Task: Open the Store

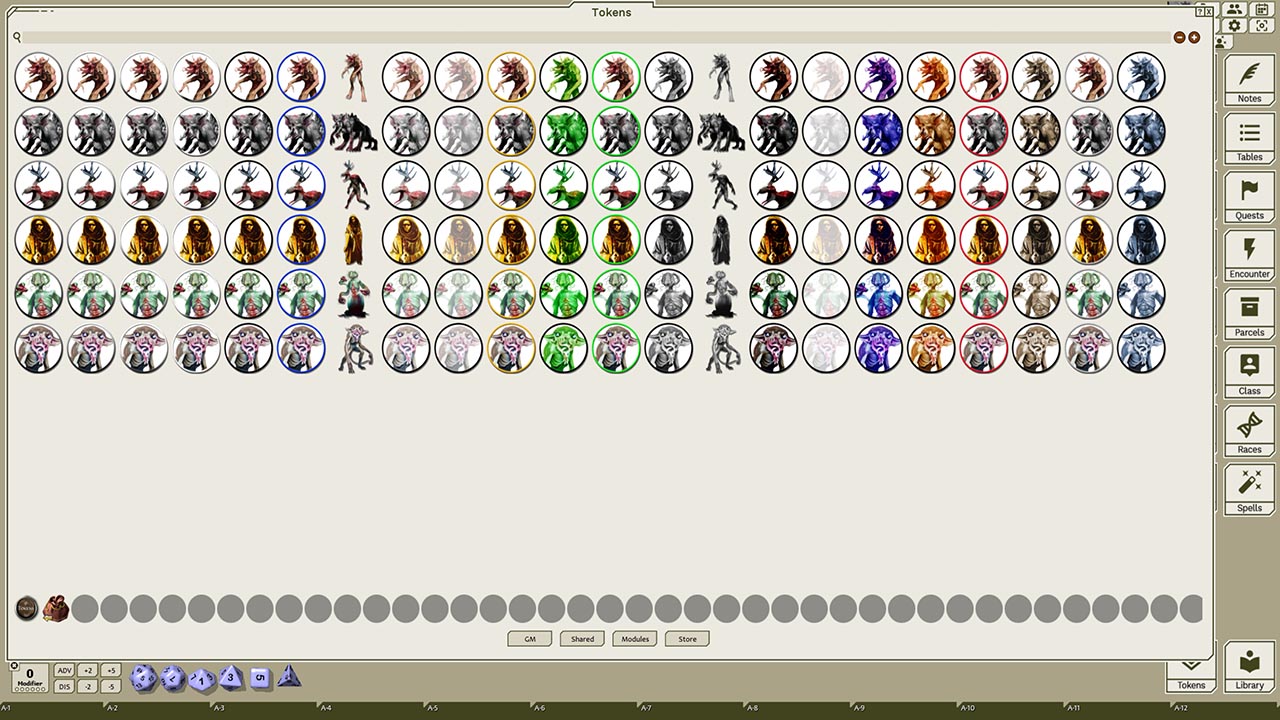Action: point(686,639)
